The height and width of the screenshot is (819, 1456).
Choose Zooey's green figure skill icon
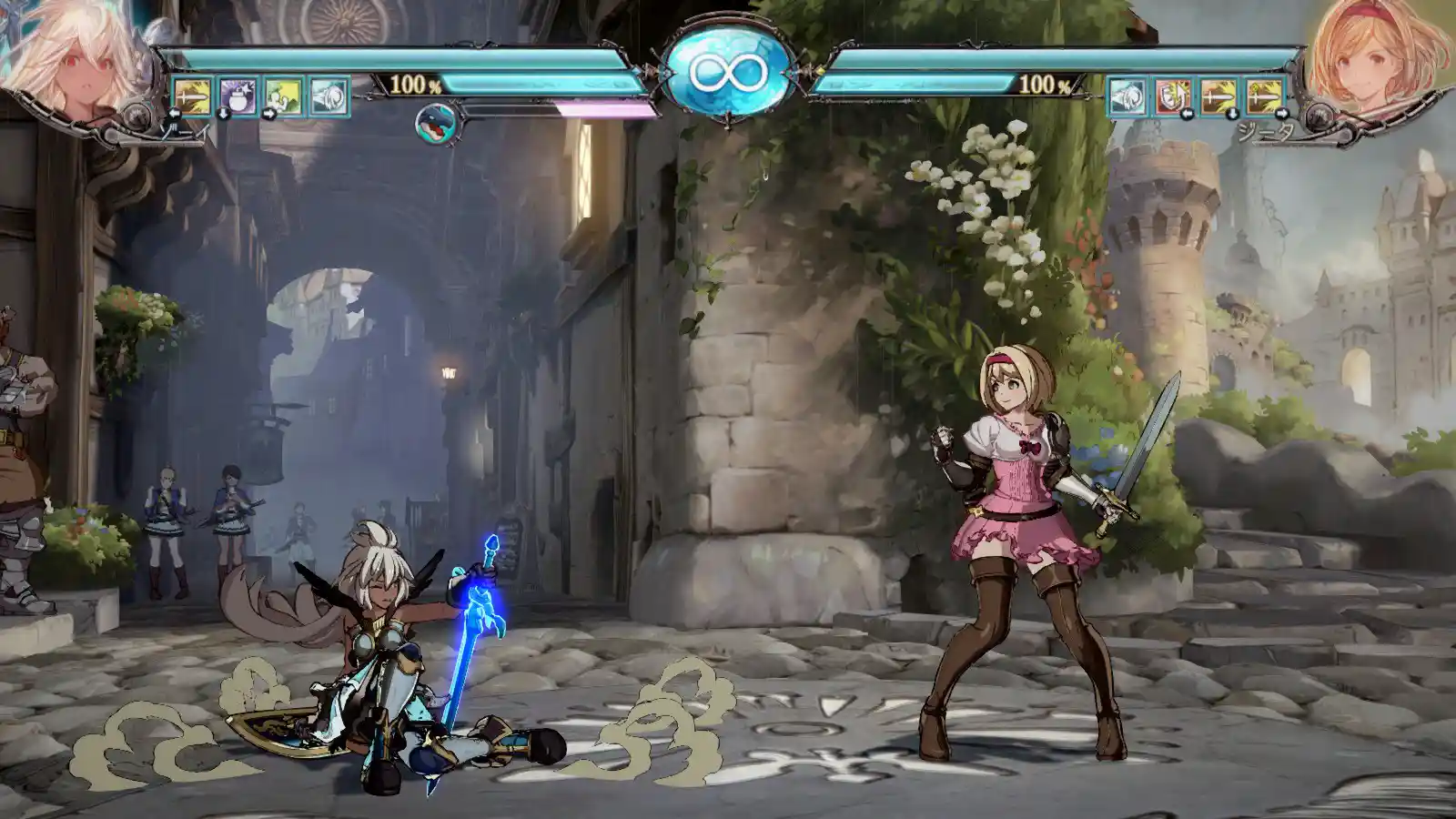283,96
